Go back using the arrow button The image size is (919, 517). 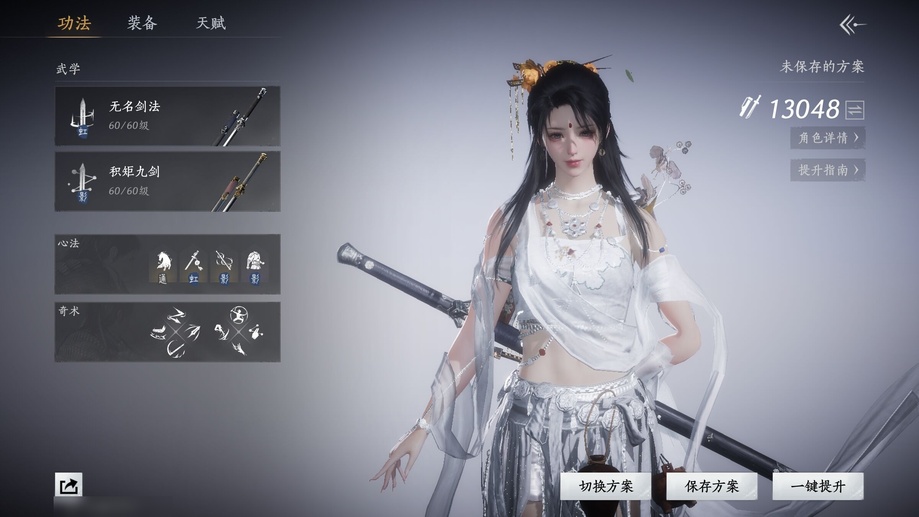(852, 25)
